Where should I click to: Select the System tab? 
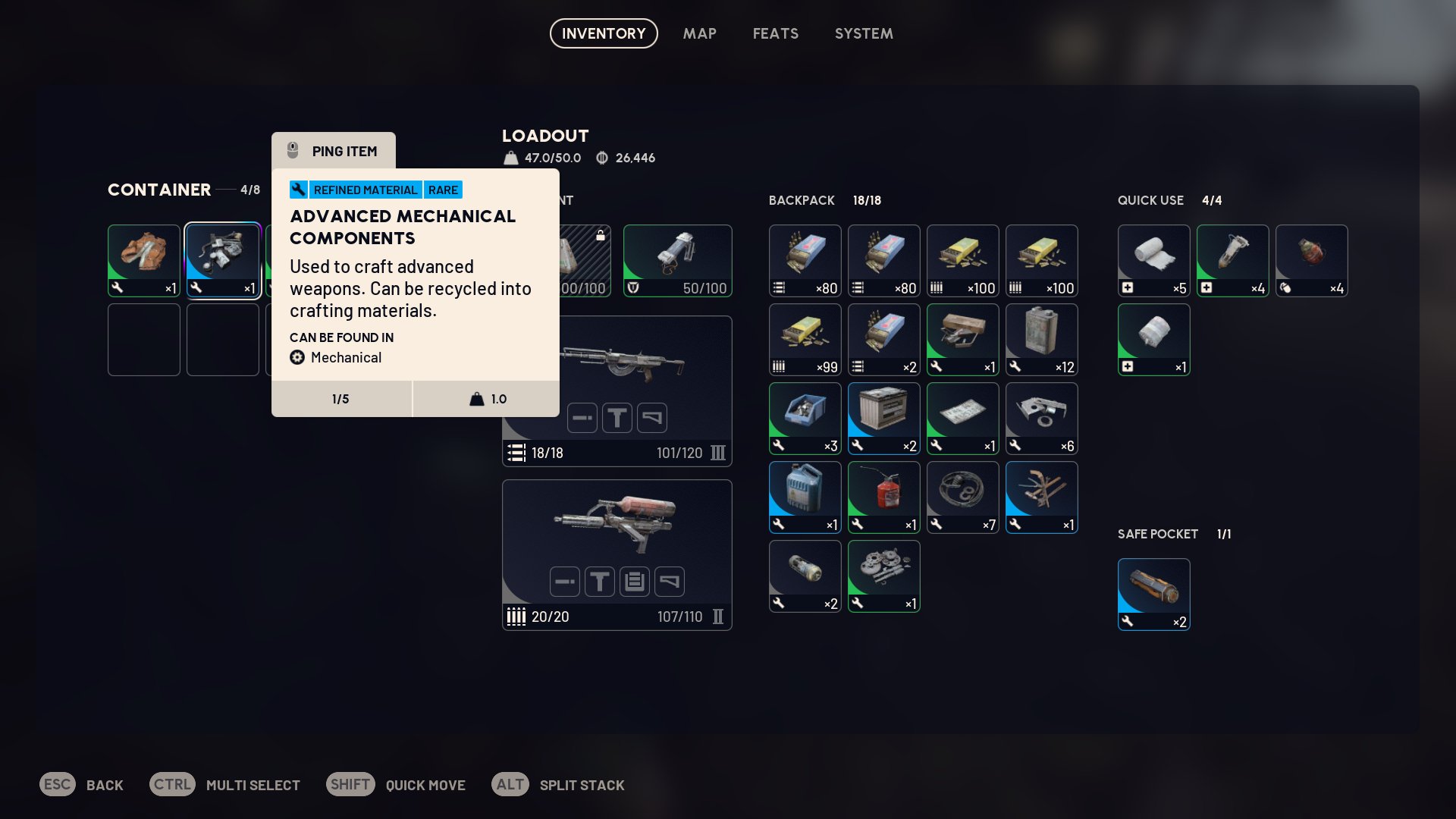864,33
